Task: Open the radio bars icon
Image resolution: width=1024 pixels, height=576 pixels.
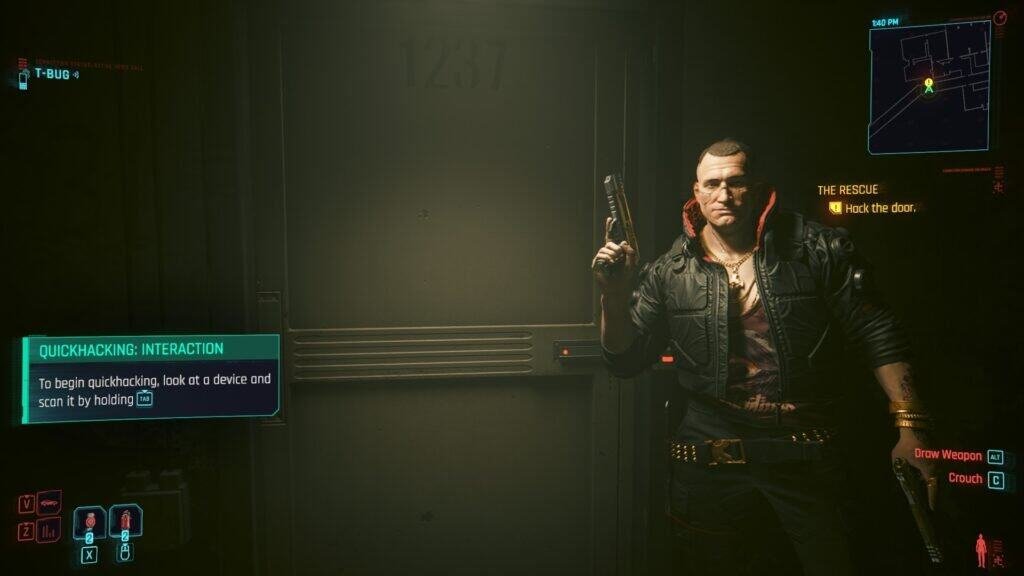Action: coord(49,530)
